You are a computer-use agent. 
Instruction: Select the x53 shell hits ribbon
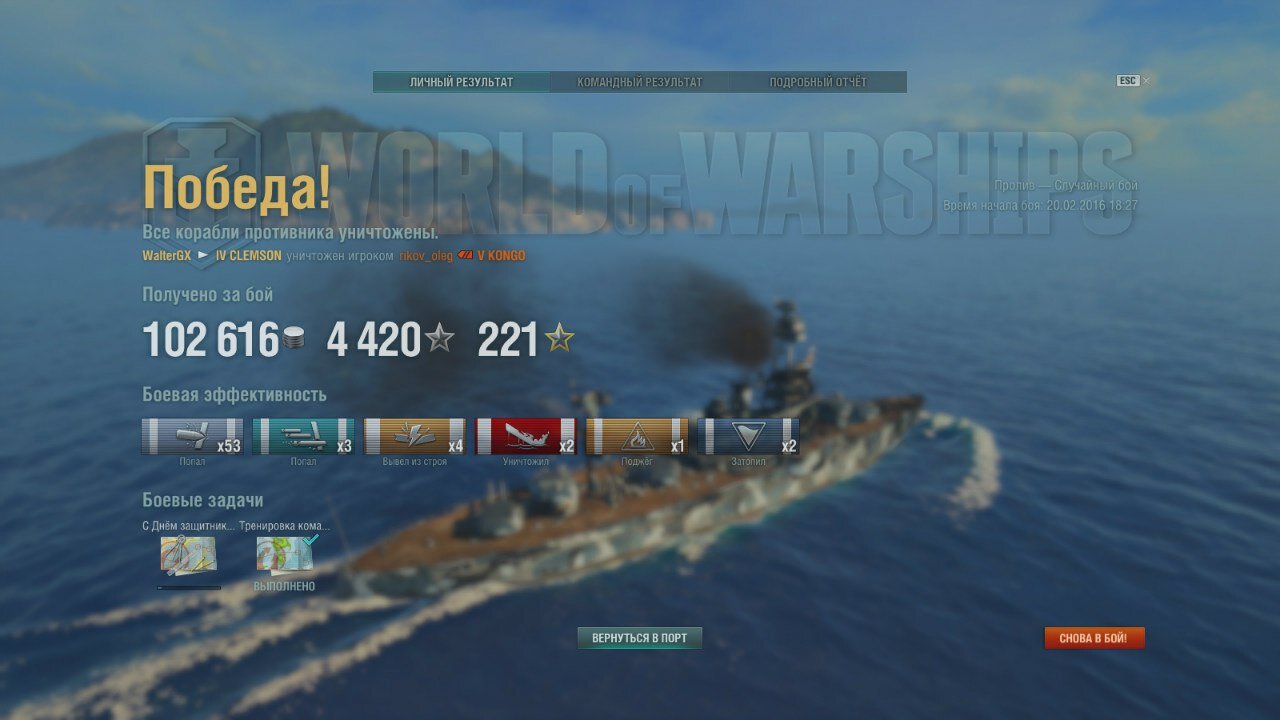(x=192, y=437)
